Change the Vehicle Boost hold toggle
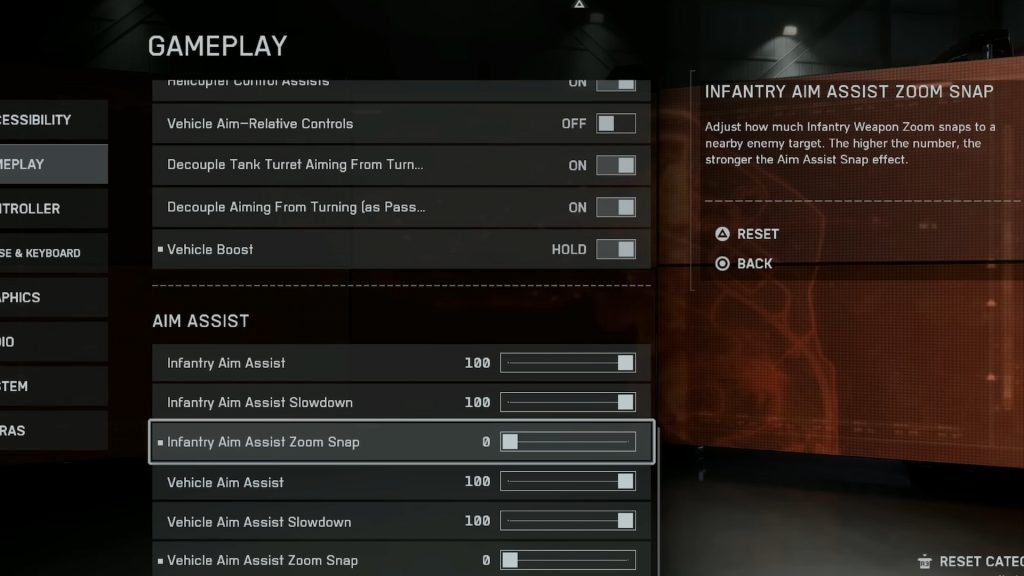Image resolution: width=1024 pixels, height=576 pixels. click(616, 249)
